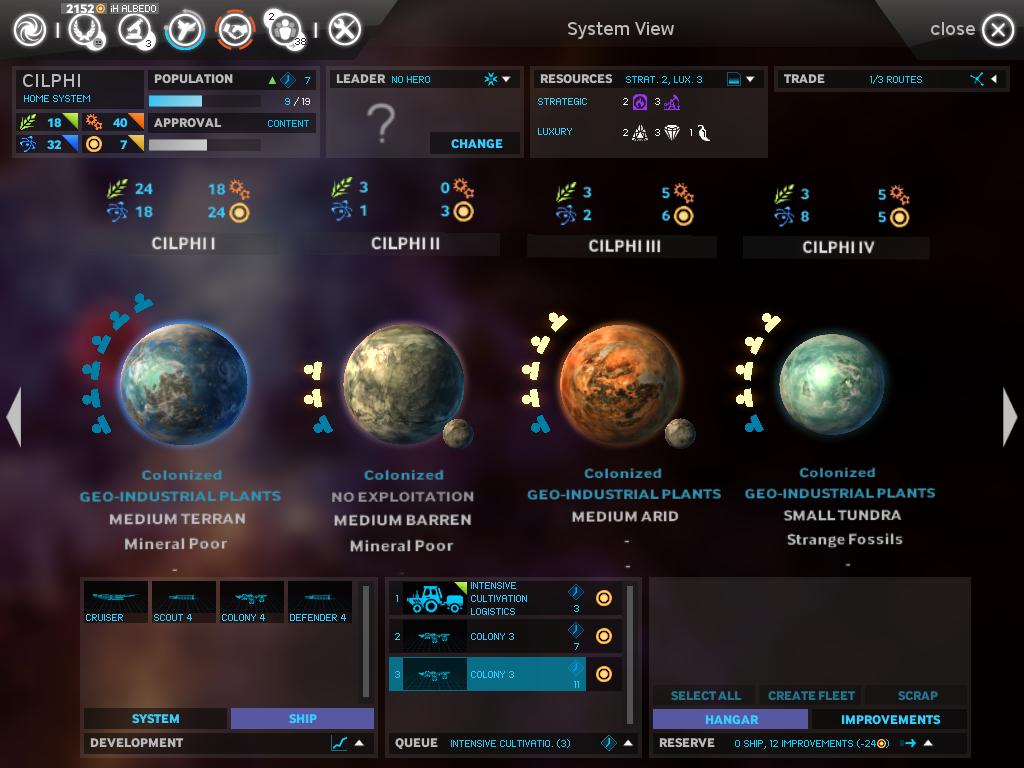
Task: Pick the Defender 4 ship design
Action: (x=319, y=602)
